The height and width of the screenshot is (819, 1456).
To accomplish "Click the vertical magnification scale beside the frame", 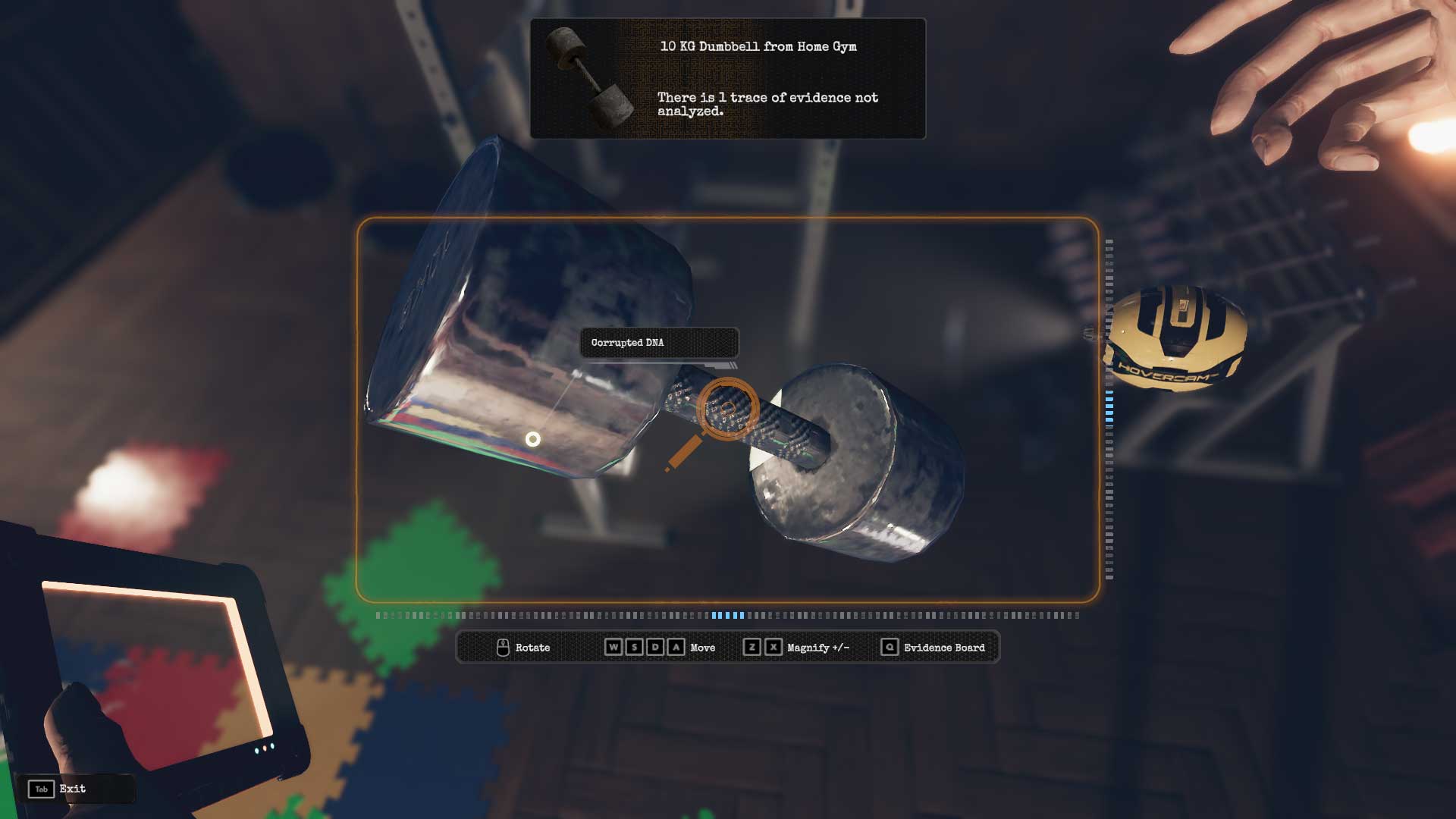I will [x=1109, y=409].
